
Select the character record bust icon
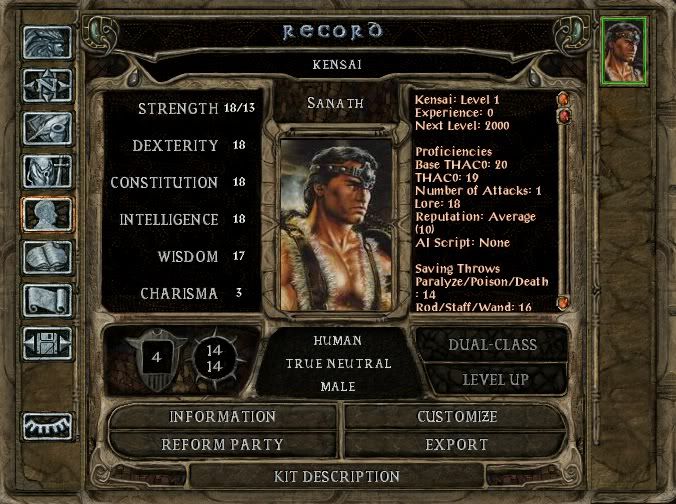click(47, 215)
